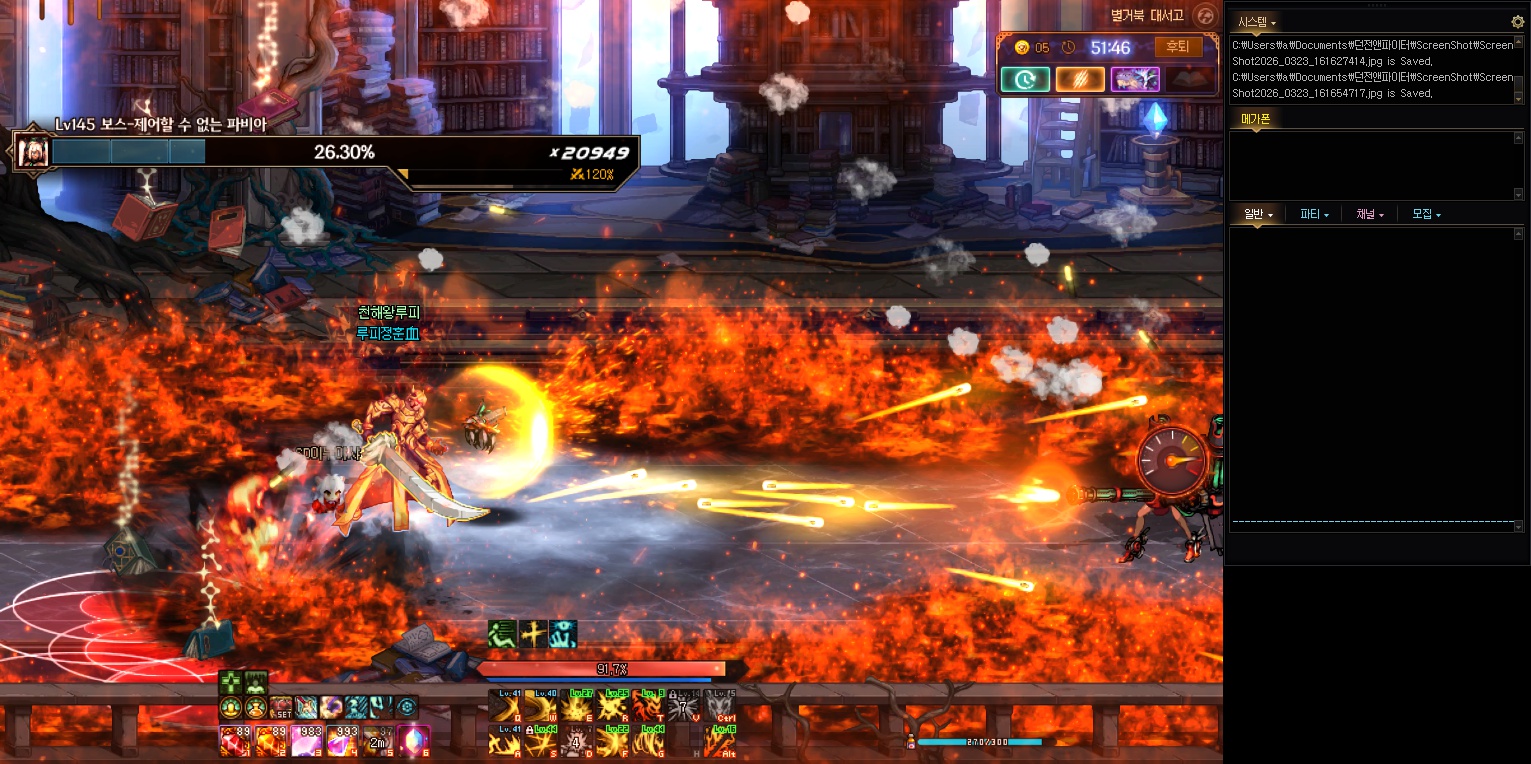Select the purple dragon buff icon
The height and width of the screenshot is (764, 1531).
(x=1135, y=79)
